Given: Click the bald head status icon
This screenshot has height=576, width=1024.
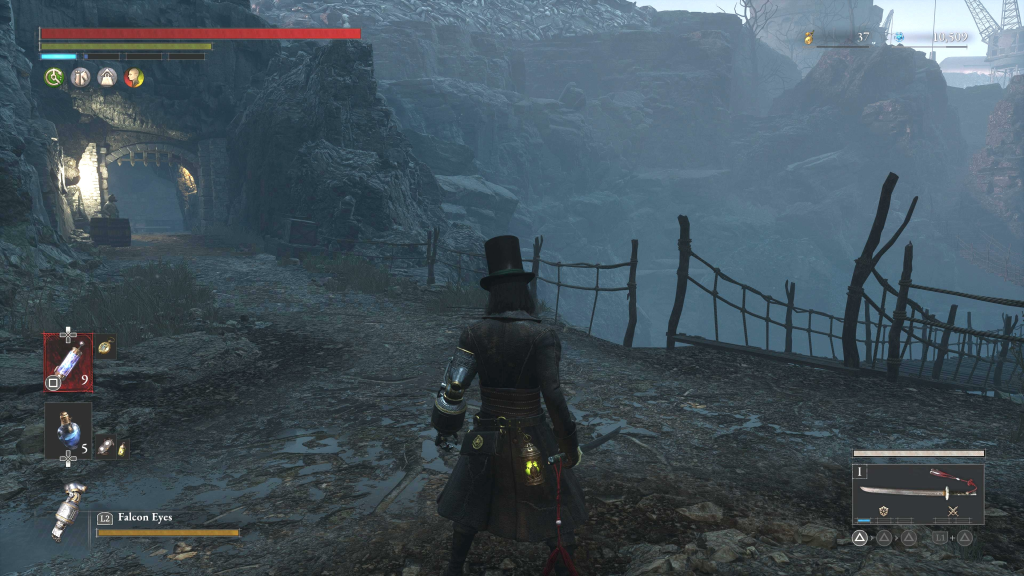Looking at the screenshot, I should click(134, 77).
